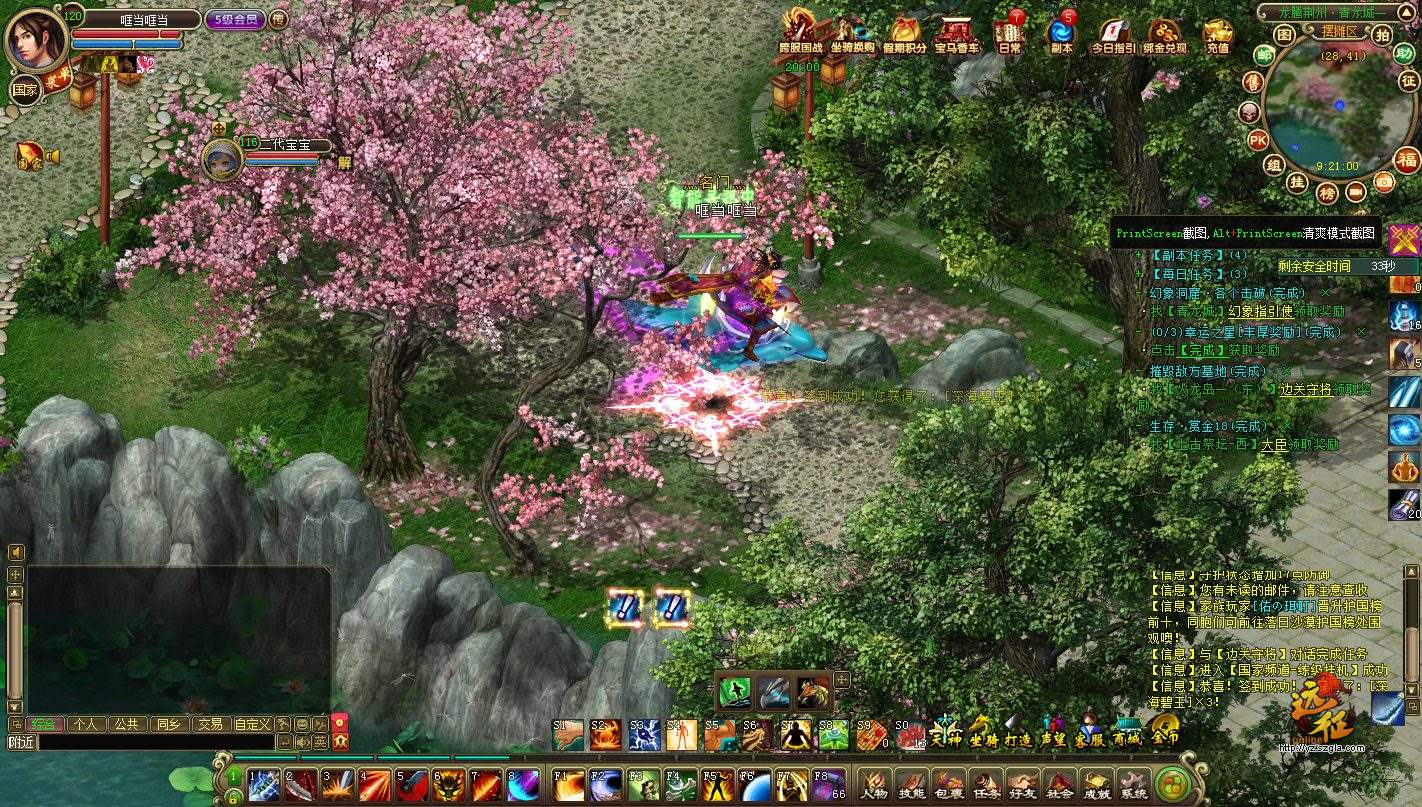
Task: Click the 日常 daily activities icon
Action: coord(1009,35)
